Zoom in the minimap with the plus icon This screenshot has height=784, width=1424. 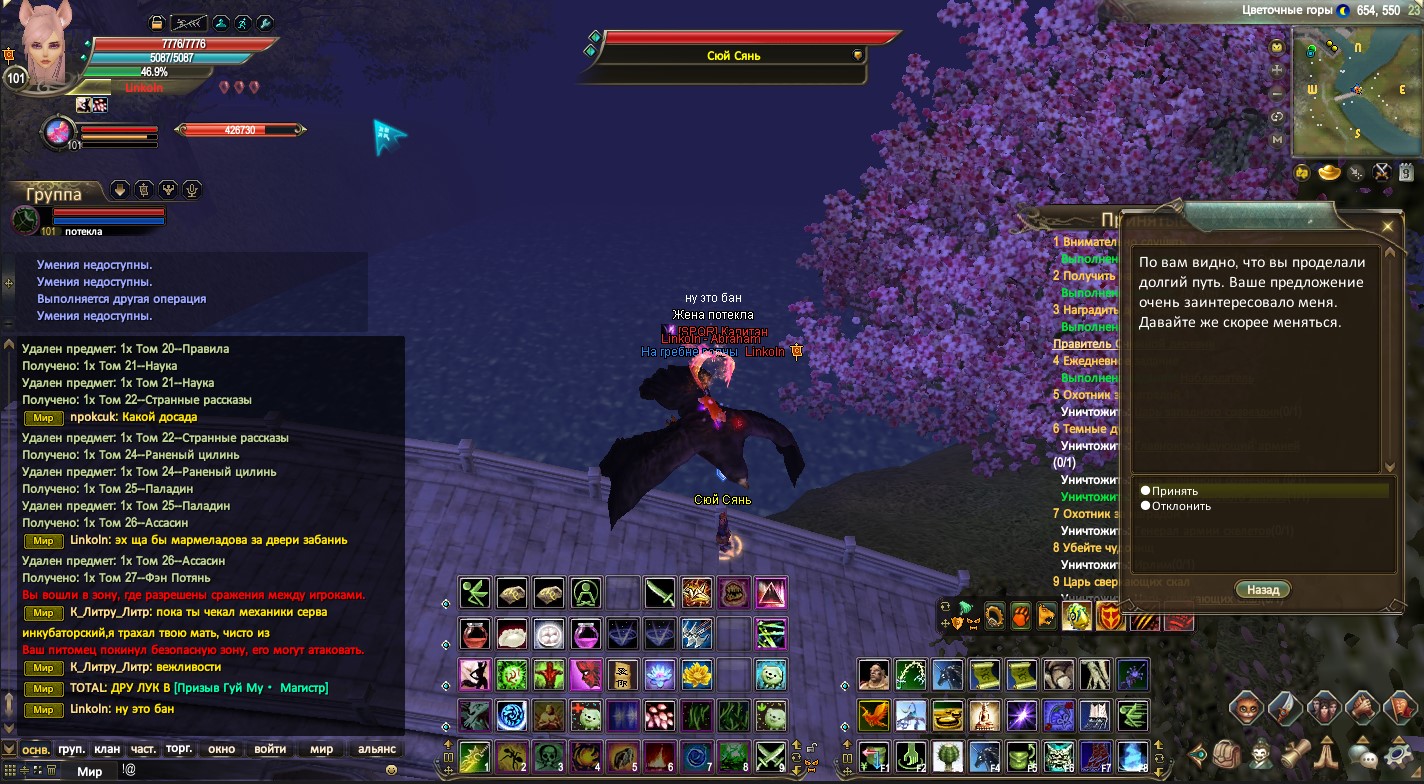click(x=1276, y=69)
